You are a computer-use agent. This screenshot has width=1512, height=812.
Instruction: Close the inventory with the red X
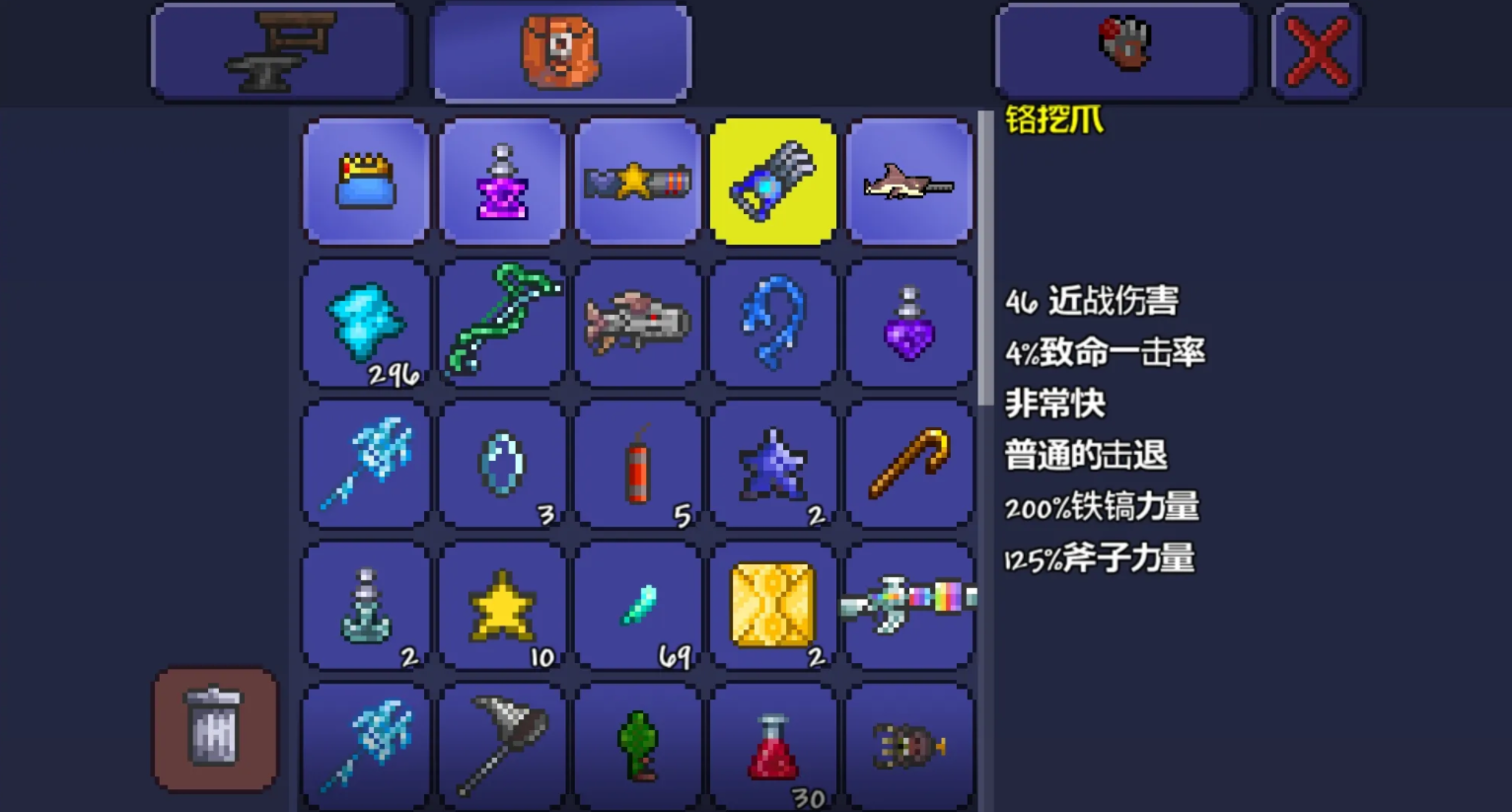[x=1316, y=49]
